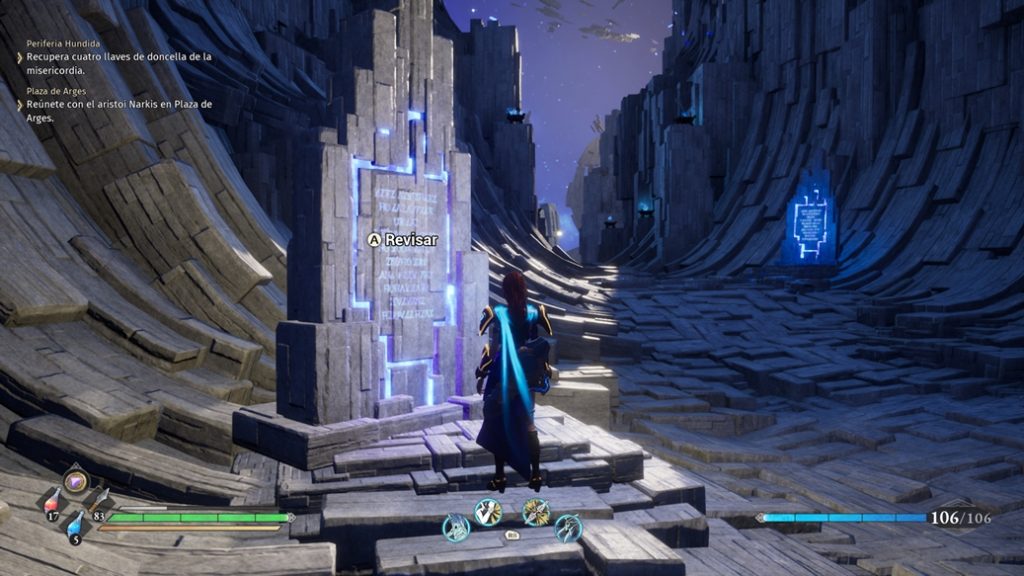This screenshot has height=576, width=1024.
Task: Open the Plaza de Arges quest objective
Action: pos(118,111)
